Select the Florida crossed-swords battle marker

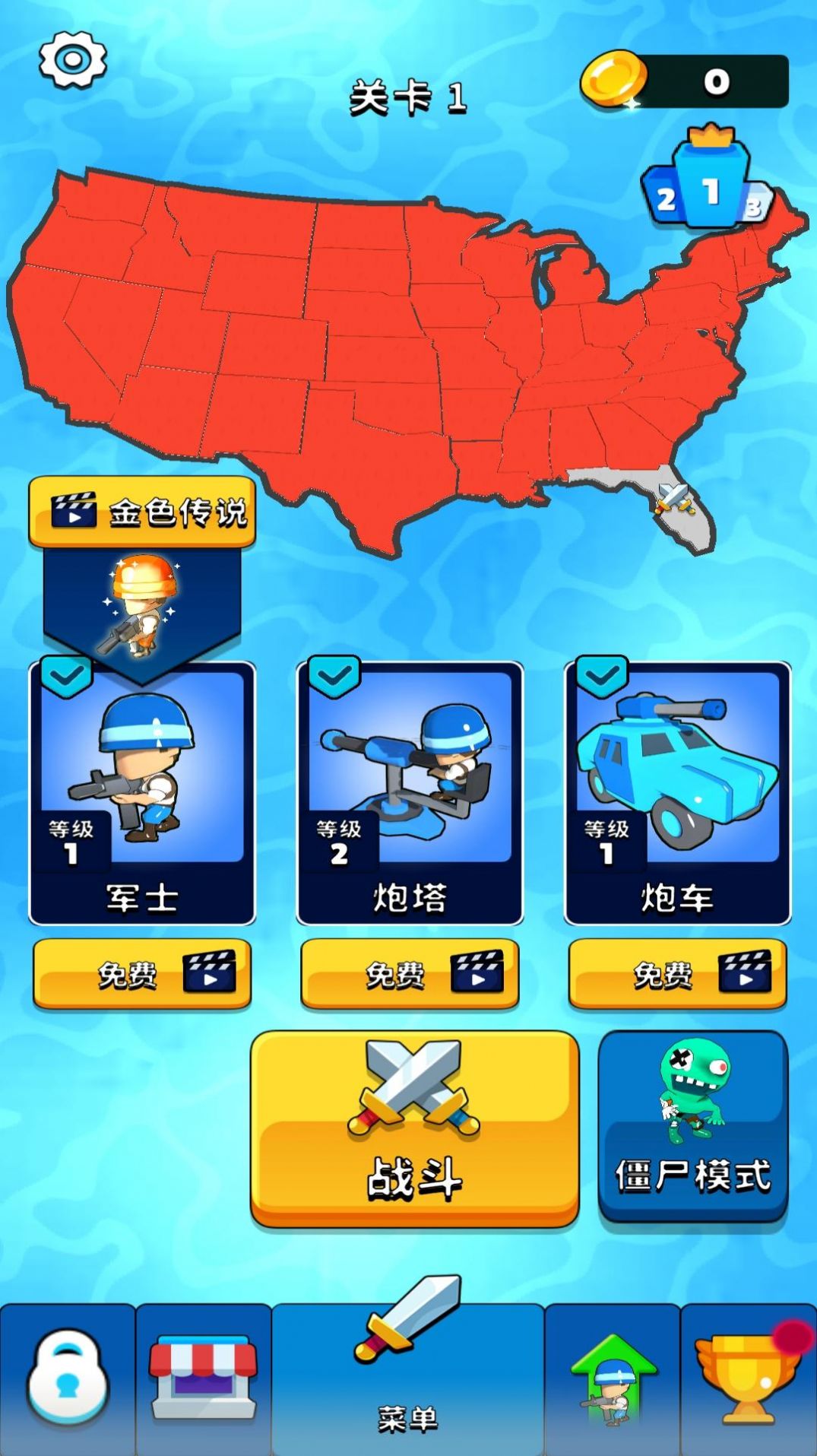pos(673,499)
